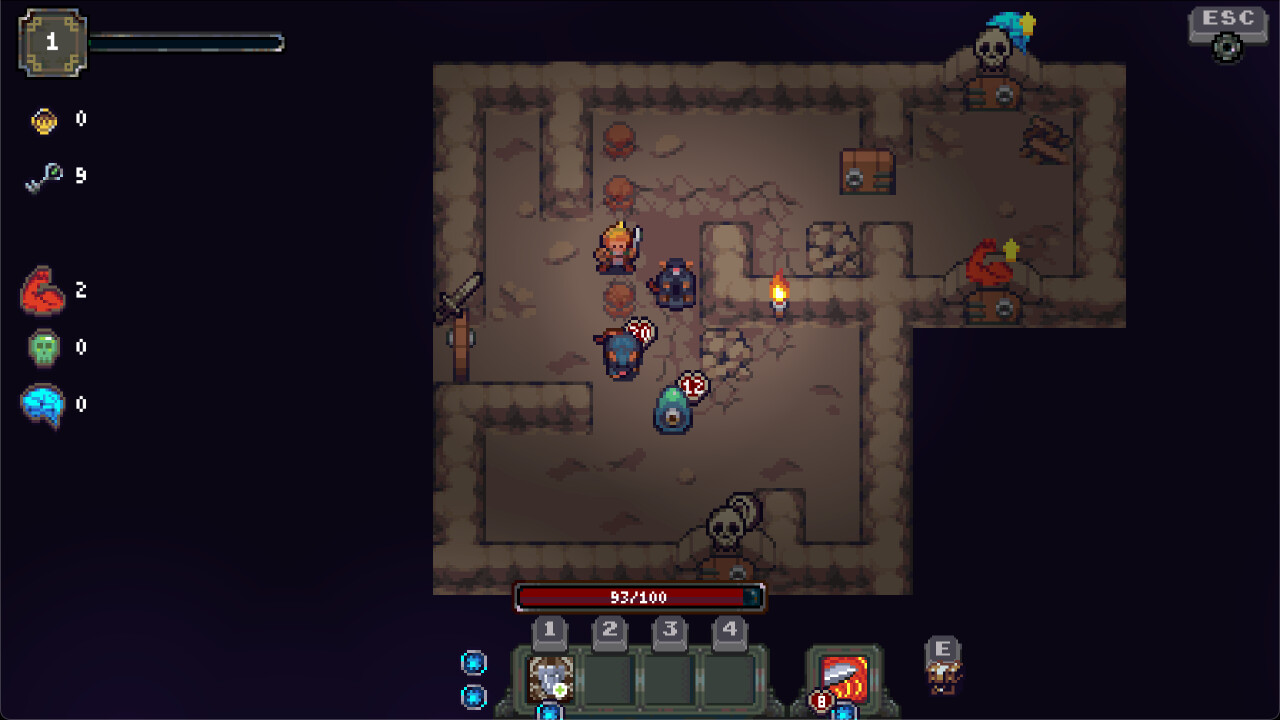Click the green skull stat icon

pyautogui.click(x=42, y=347)
